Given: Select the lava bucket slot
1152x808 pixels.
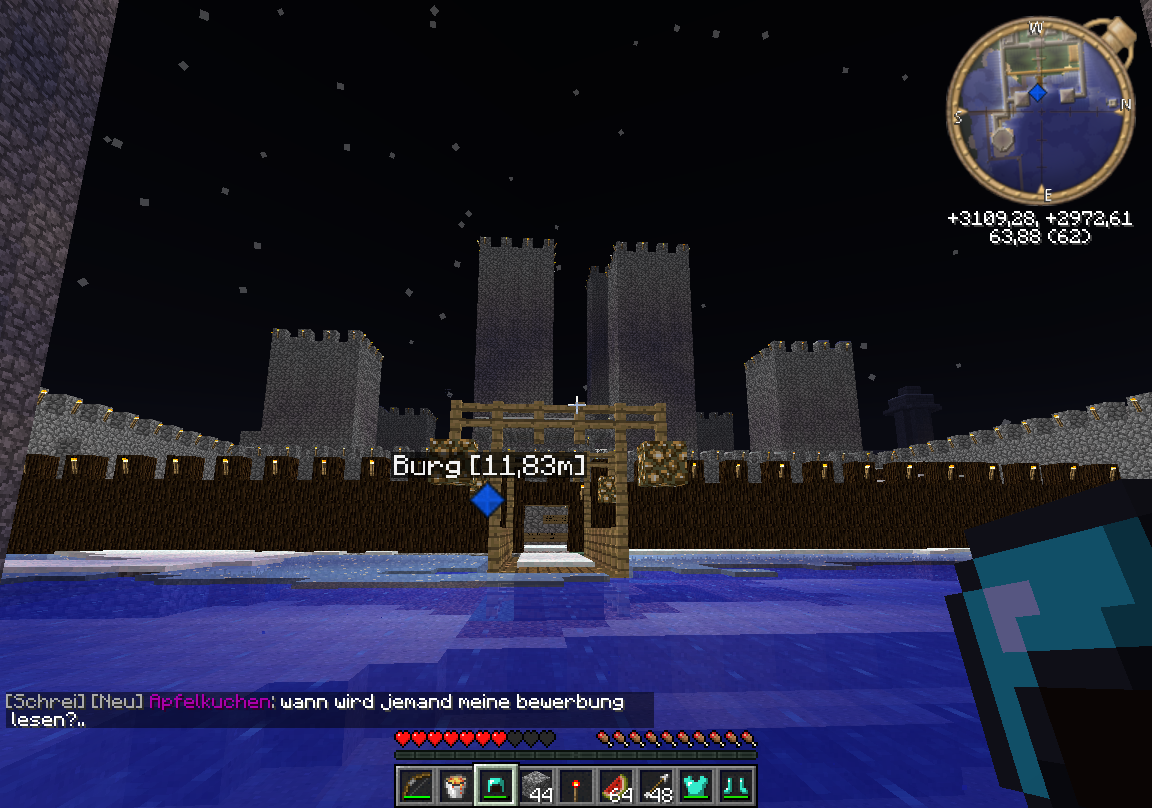Looking at the screenshot, I should (x=456, y=786).
